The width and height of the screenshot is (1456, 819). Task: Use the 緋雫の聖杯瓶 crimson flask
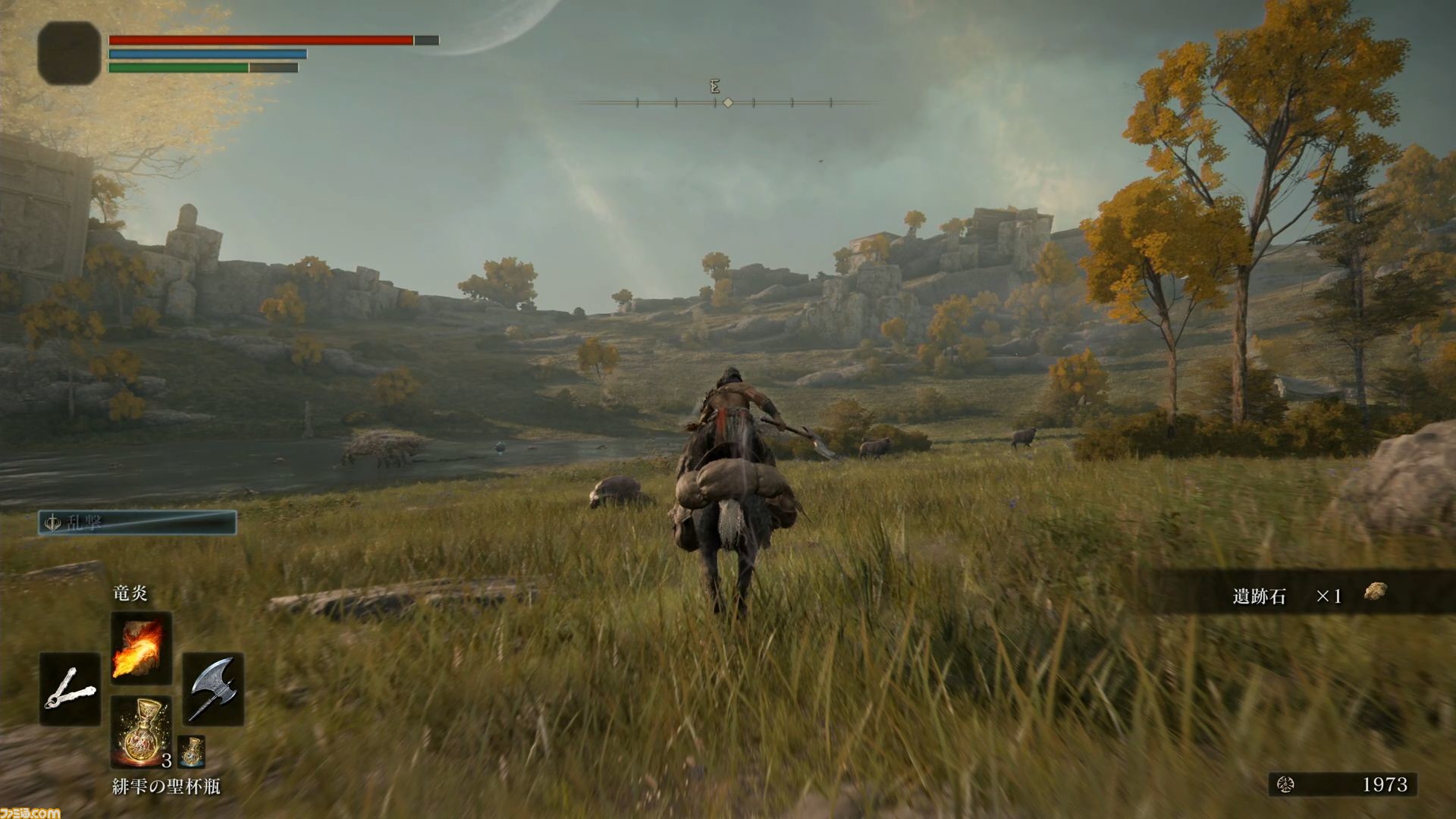click(141, 731)
